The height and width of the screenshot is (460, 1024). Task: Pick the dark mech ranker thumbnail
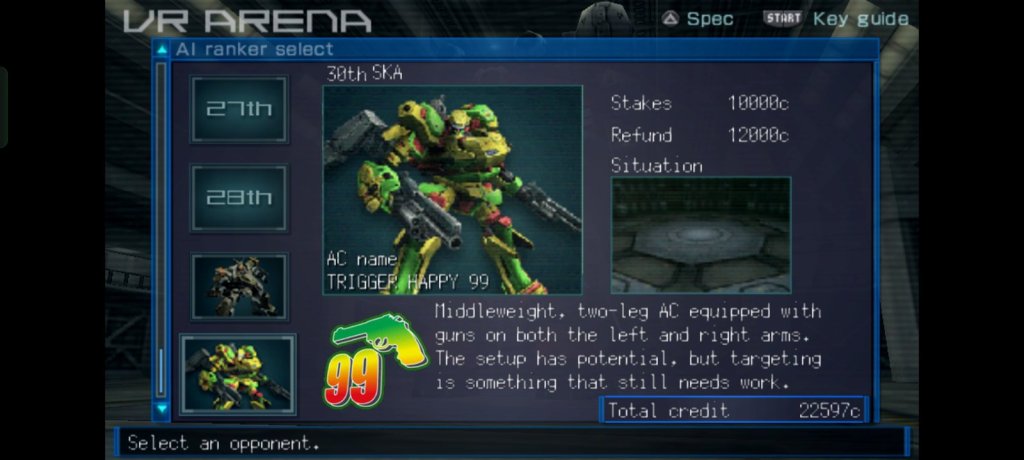239,286
